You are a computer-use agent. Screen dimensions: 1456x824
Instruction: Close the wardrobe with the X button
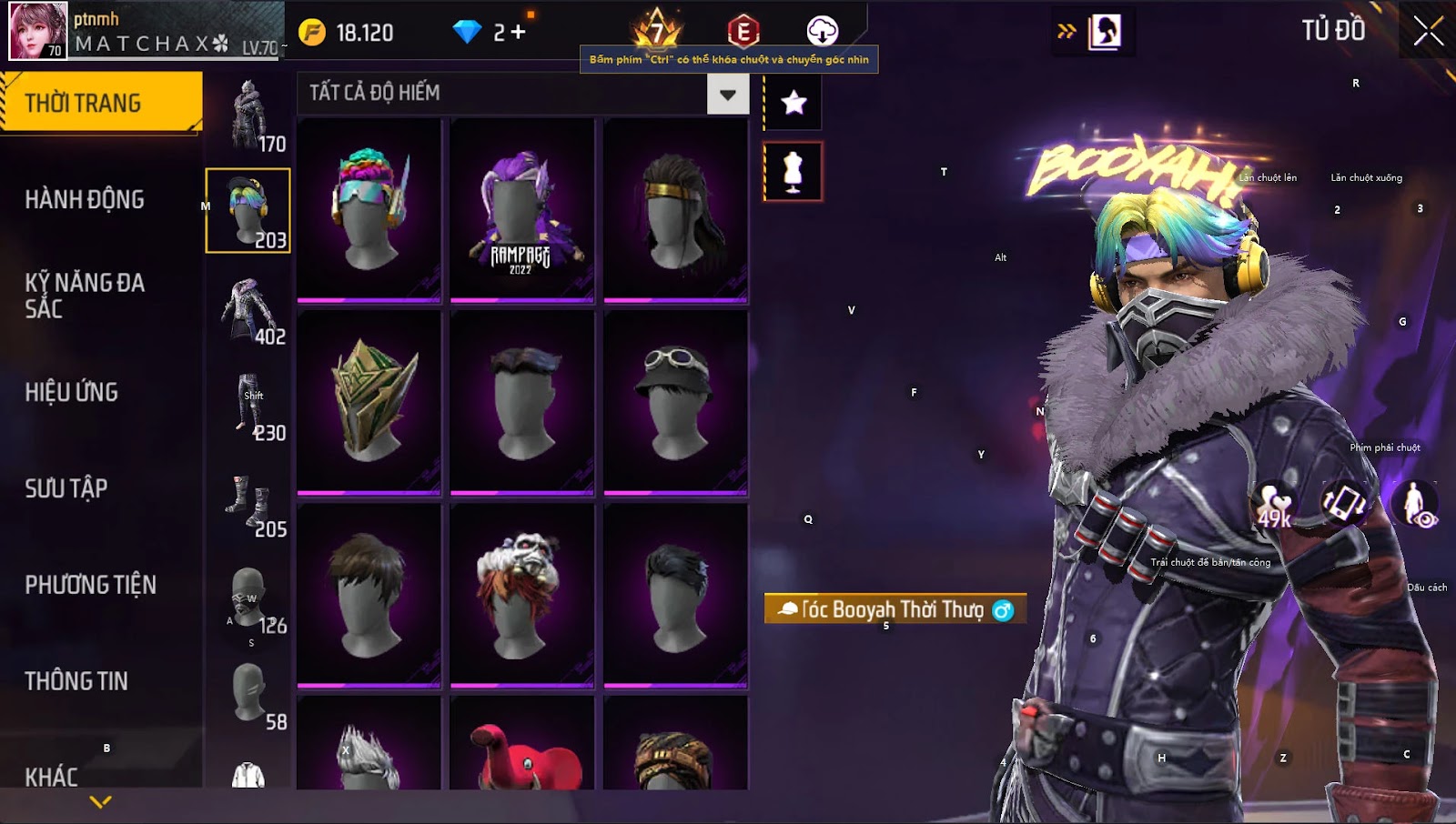[1428, 32]
